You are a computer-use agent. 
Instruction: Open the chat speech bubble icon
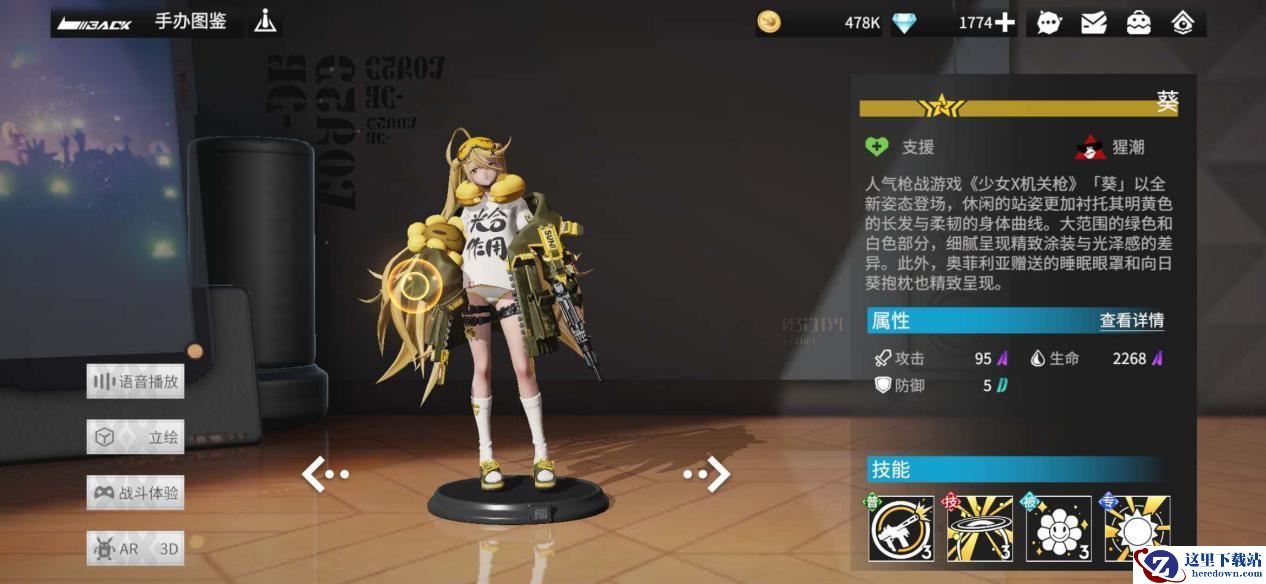click(1049, 22)
